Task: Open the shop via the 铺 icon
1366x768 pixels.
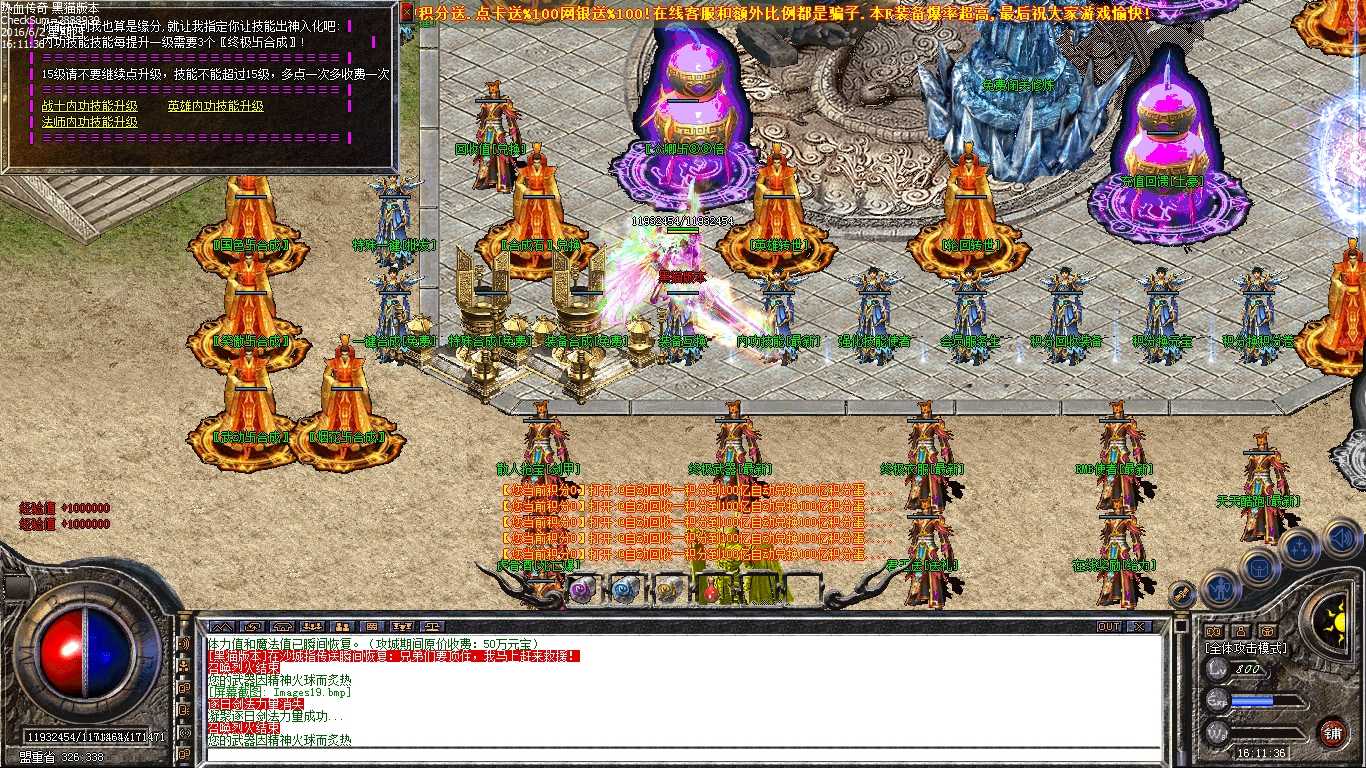Action: (x=1335, y=731)
